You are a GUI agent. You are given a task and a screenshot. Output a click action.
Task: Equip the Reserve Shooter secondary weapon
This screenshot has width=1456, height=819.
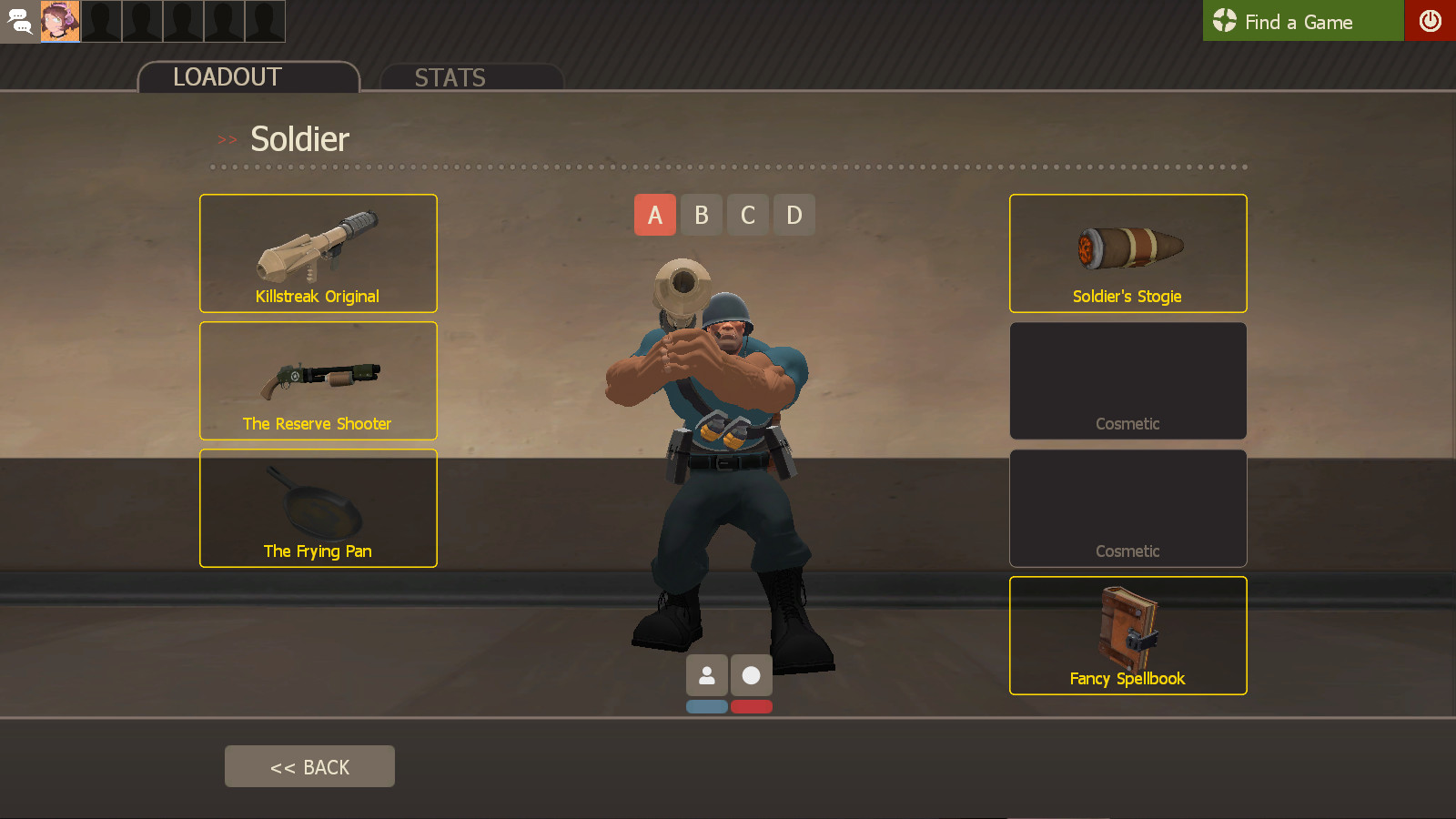point(318,380)
